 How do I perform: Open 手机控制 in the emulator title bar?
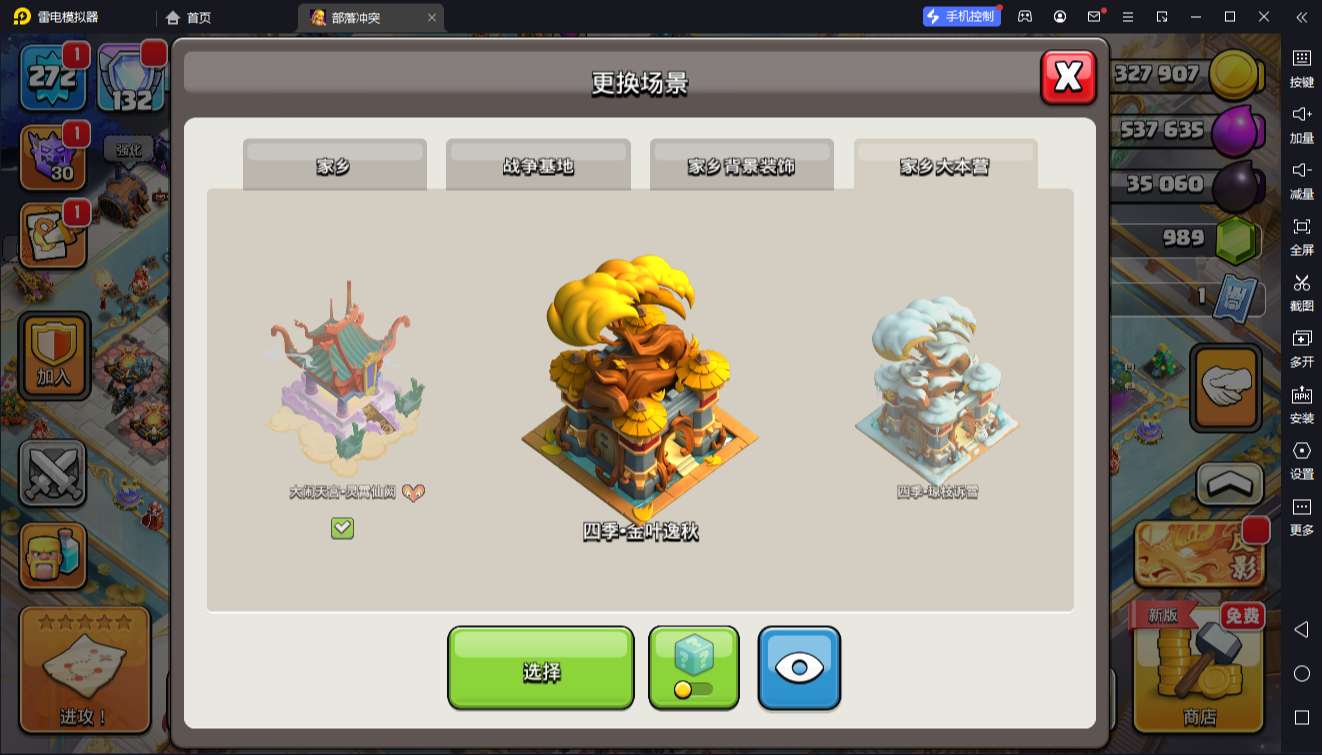coord(961,17)
